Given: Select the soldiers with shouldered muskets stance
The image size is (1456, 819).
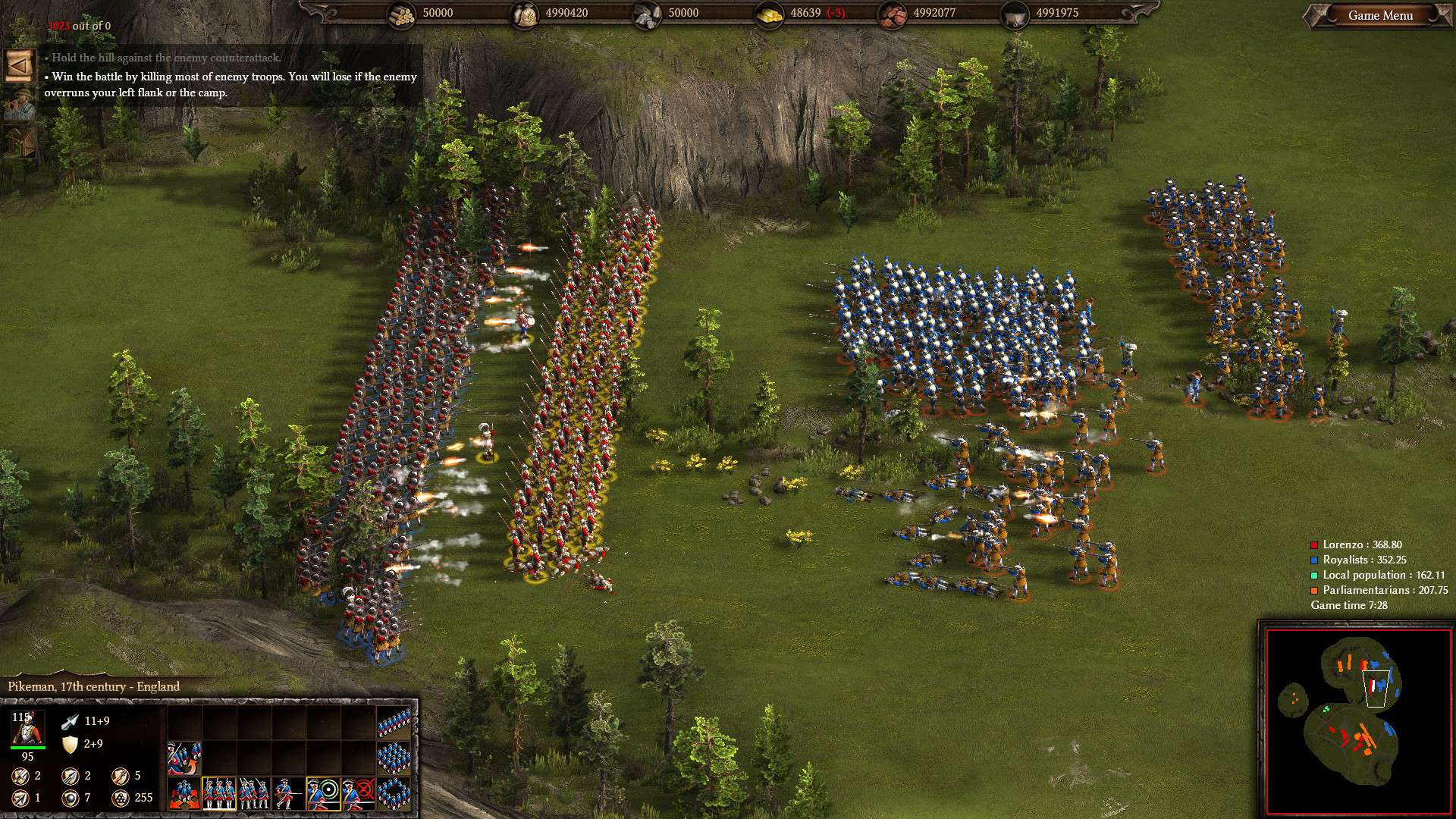Looking at the screenshot, I should pyautogui.click(x=254, y=793).
